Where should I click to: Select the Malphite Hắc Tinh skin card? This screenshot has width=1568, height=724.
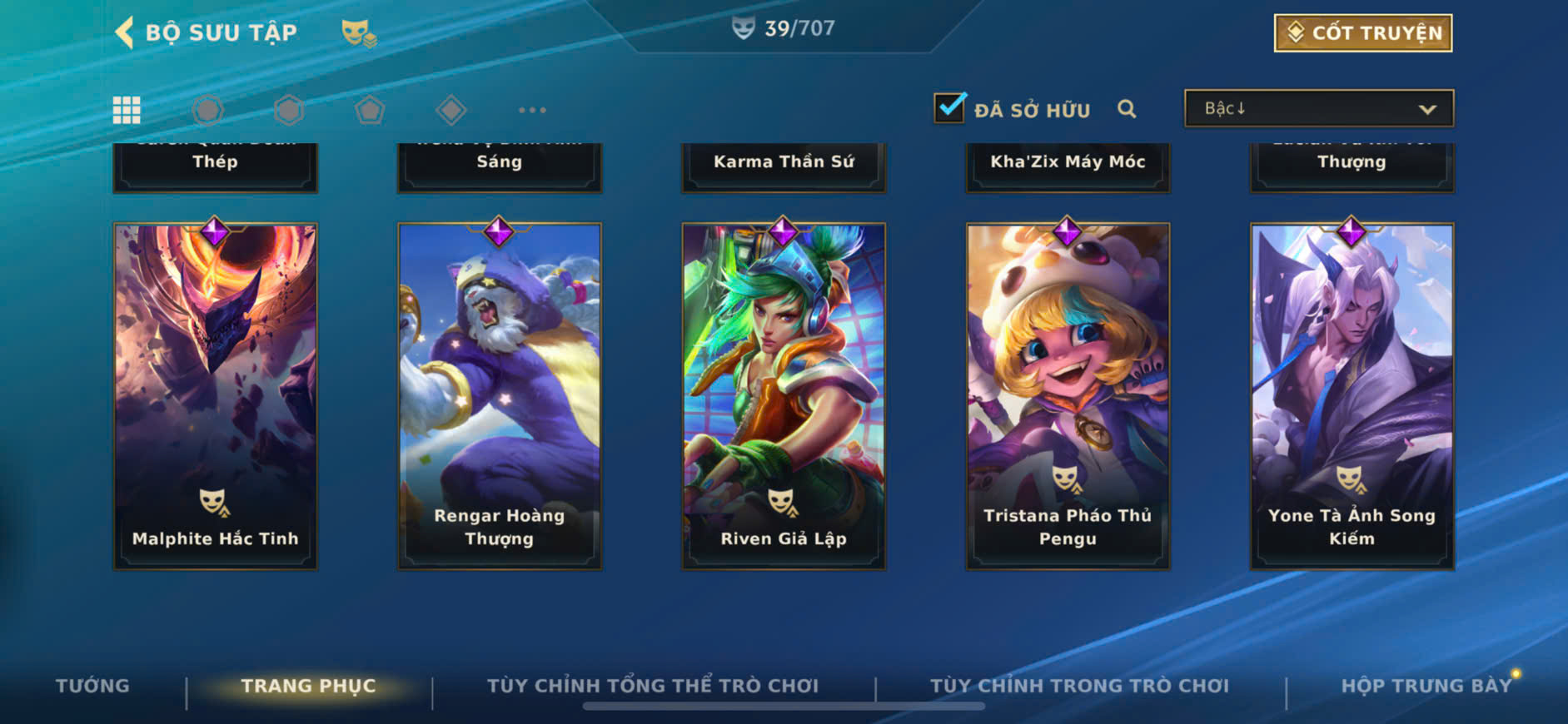tap(216, 395)
